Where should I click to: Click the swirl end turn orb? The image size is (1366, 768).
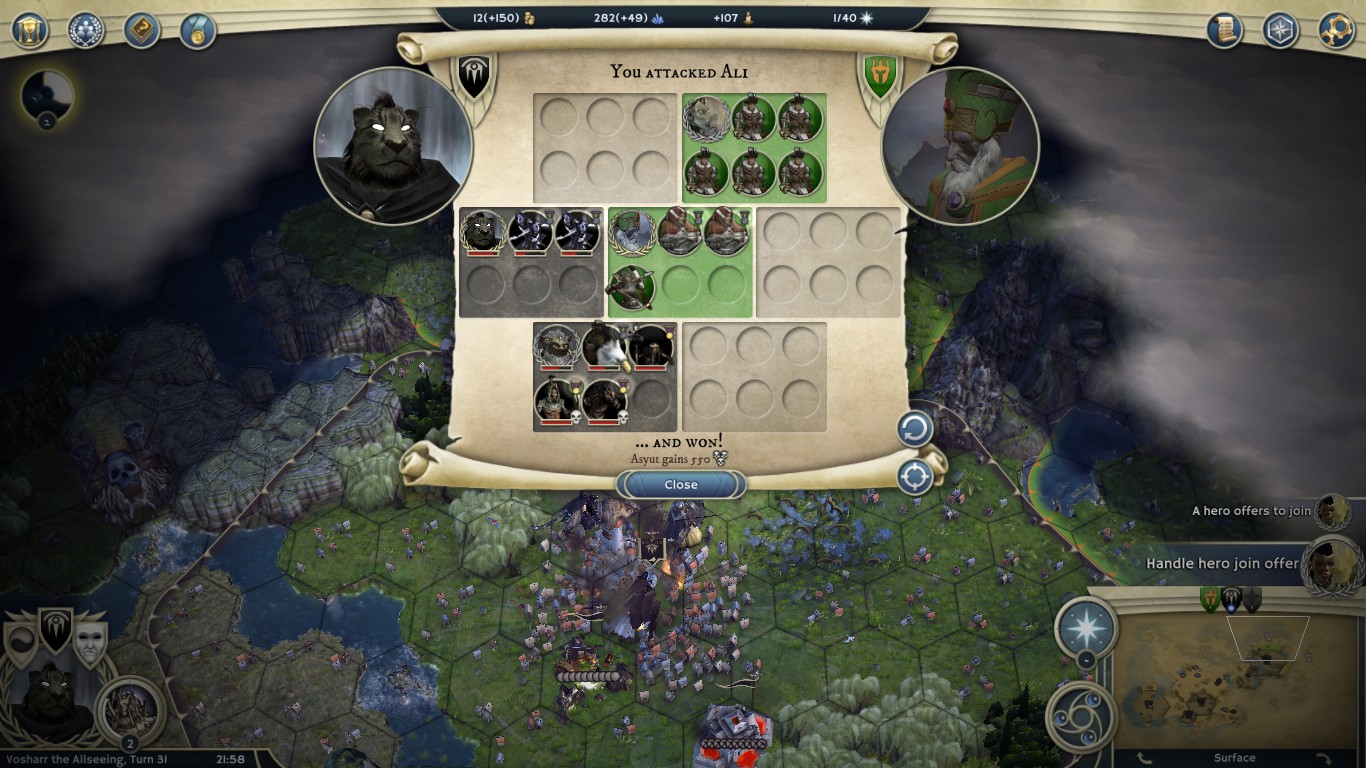coord(1081,718)
